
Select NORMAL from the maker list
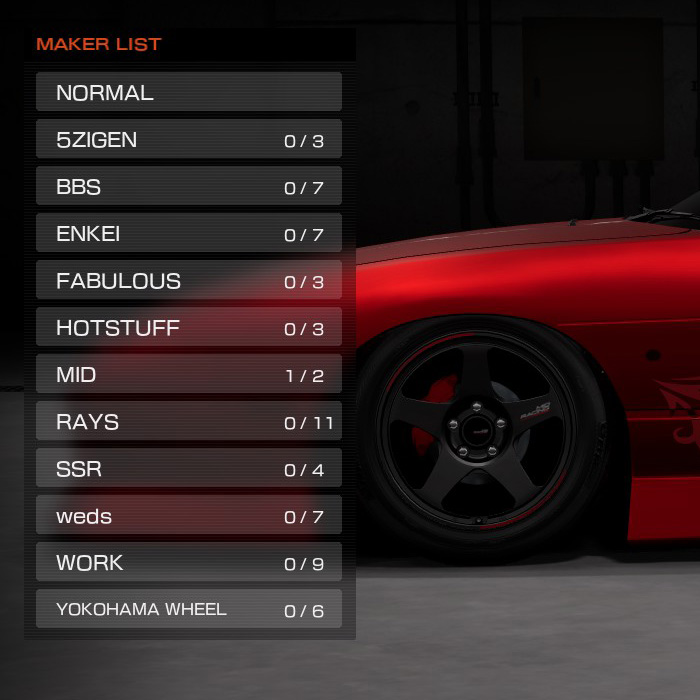click(x=188, y=92)
